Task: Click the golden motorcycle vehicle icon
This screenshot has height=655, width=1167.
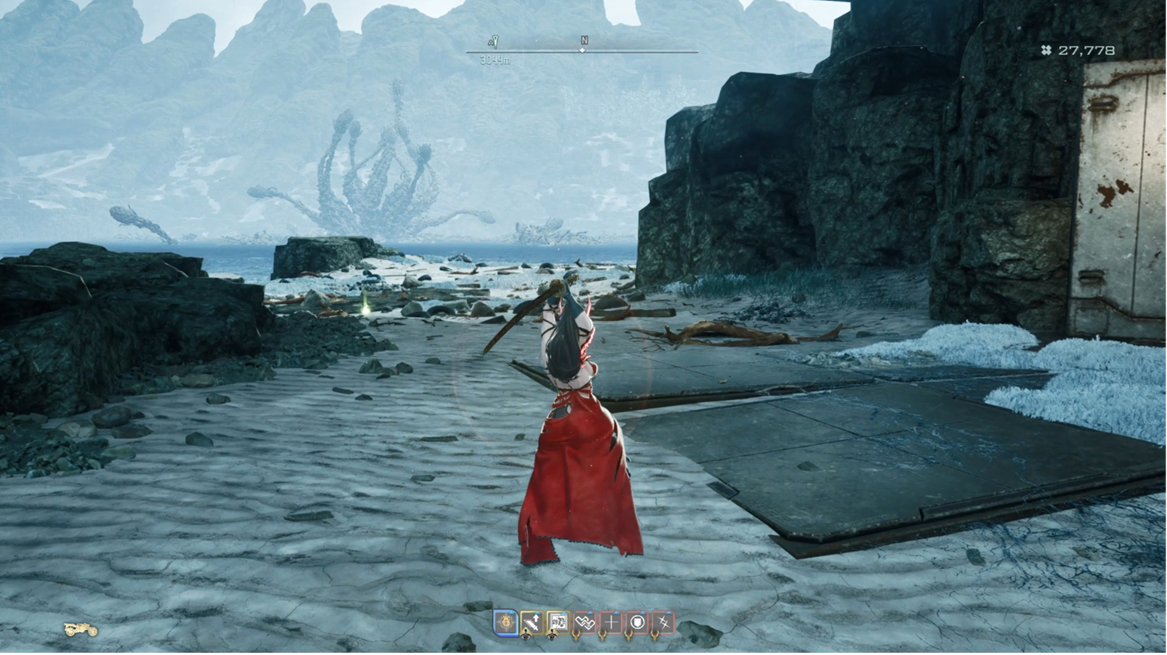Action: [80, 630]
